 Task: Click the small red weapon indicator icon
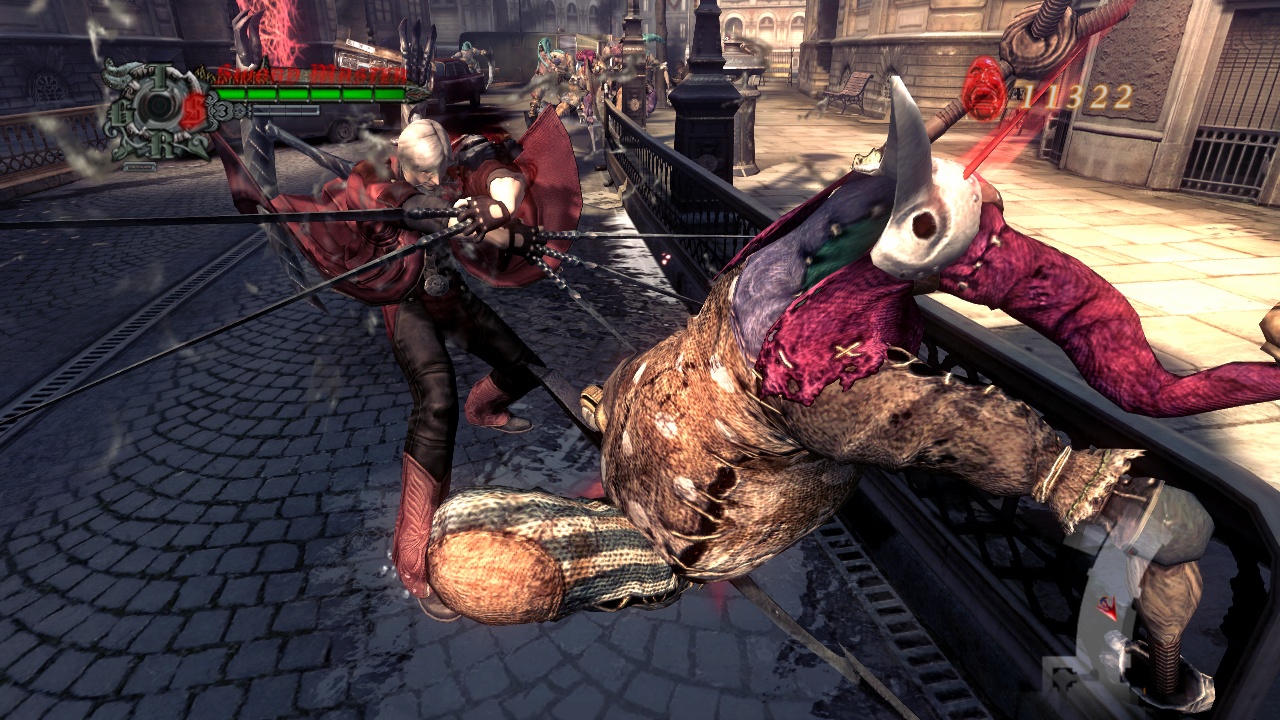tap(1108, 606)
